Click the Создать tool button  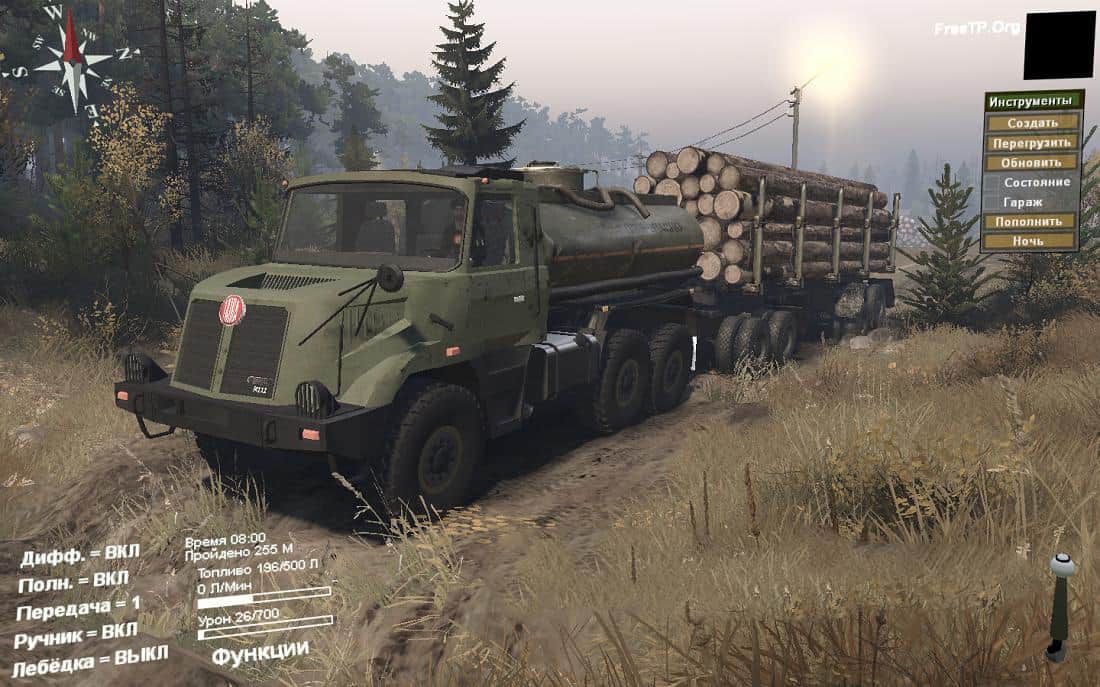[1032, 122]
